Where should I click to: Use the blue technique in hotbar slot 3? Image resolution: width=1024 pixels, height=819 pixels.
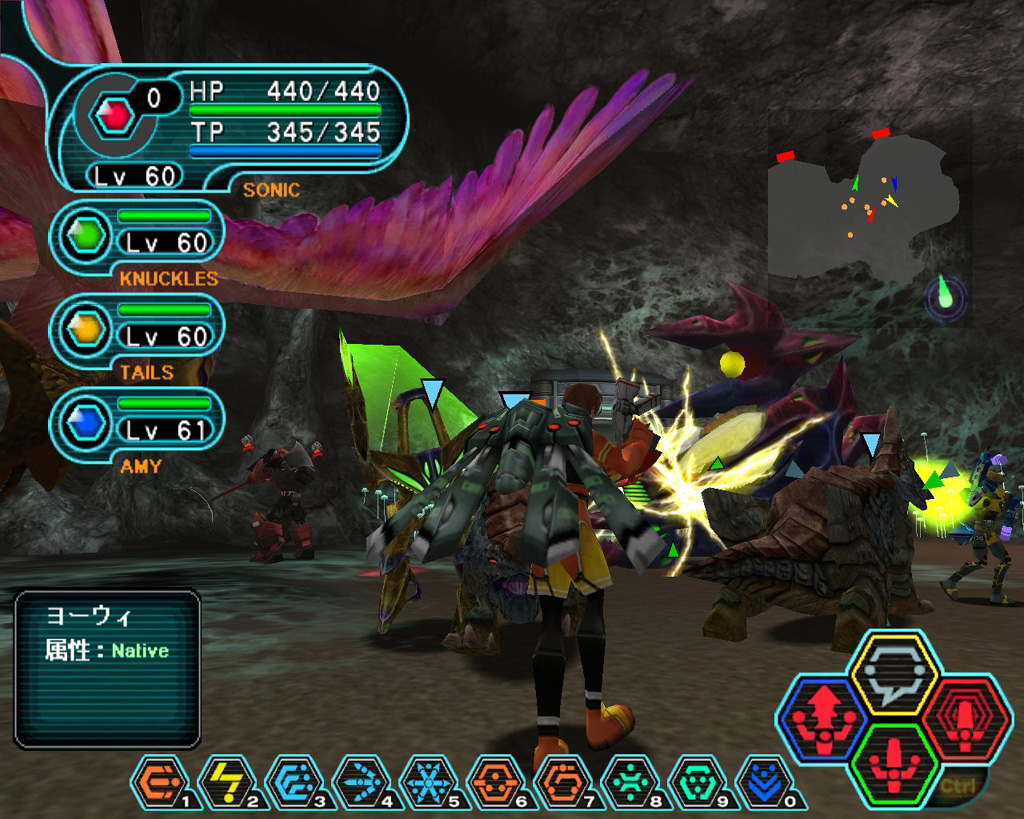tap(294, 781)
